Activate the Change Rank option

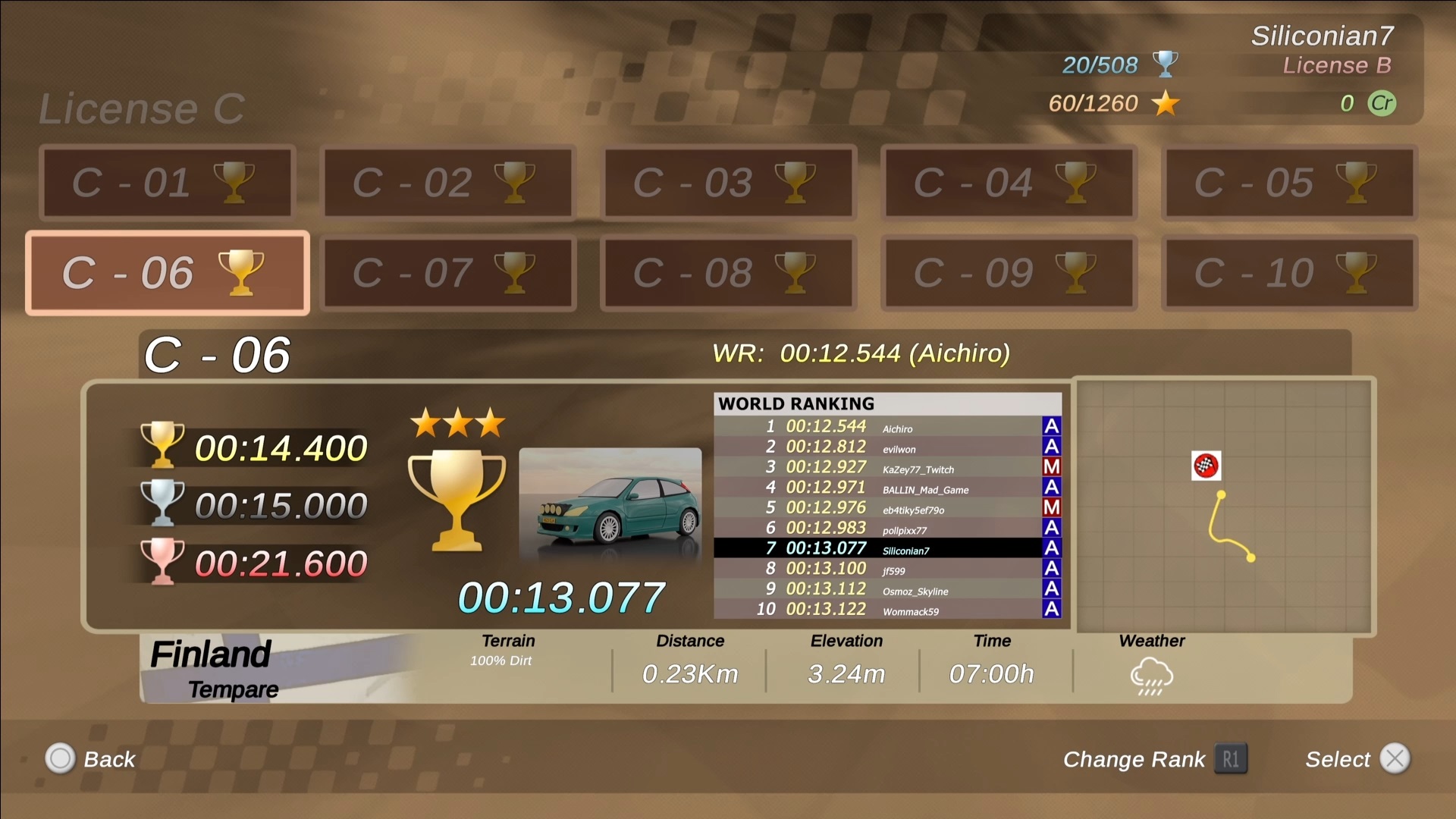(x=1154, y=759)
